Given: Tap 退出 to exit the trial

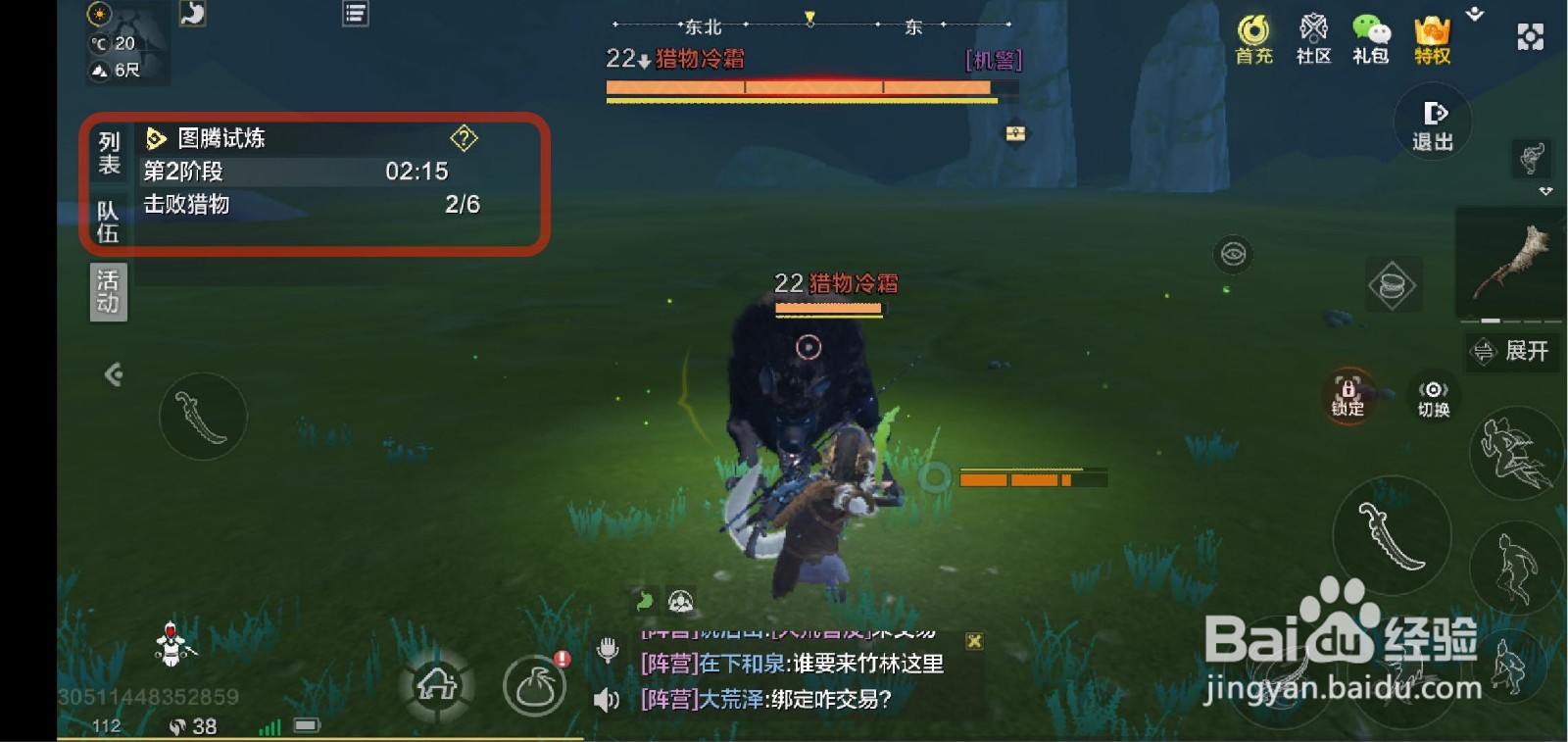Looking at the screenshot, I should coord(1432,125).
